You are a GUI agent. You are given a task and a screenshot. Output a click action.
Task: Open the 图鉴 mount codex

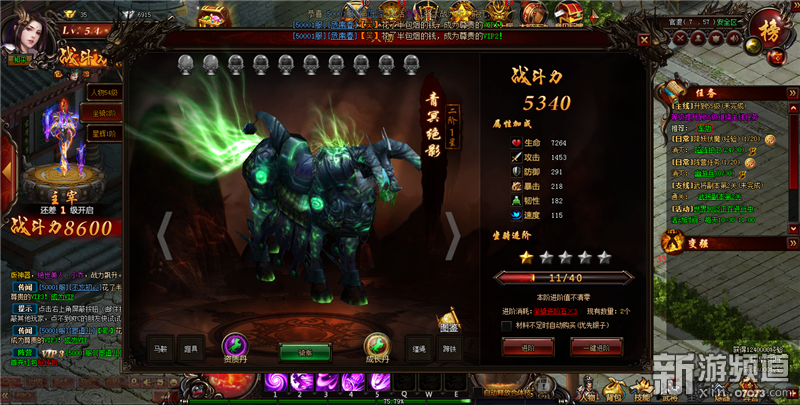tap(450, 318)
